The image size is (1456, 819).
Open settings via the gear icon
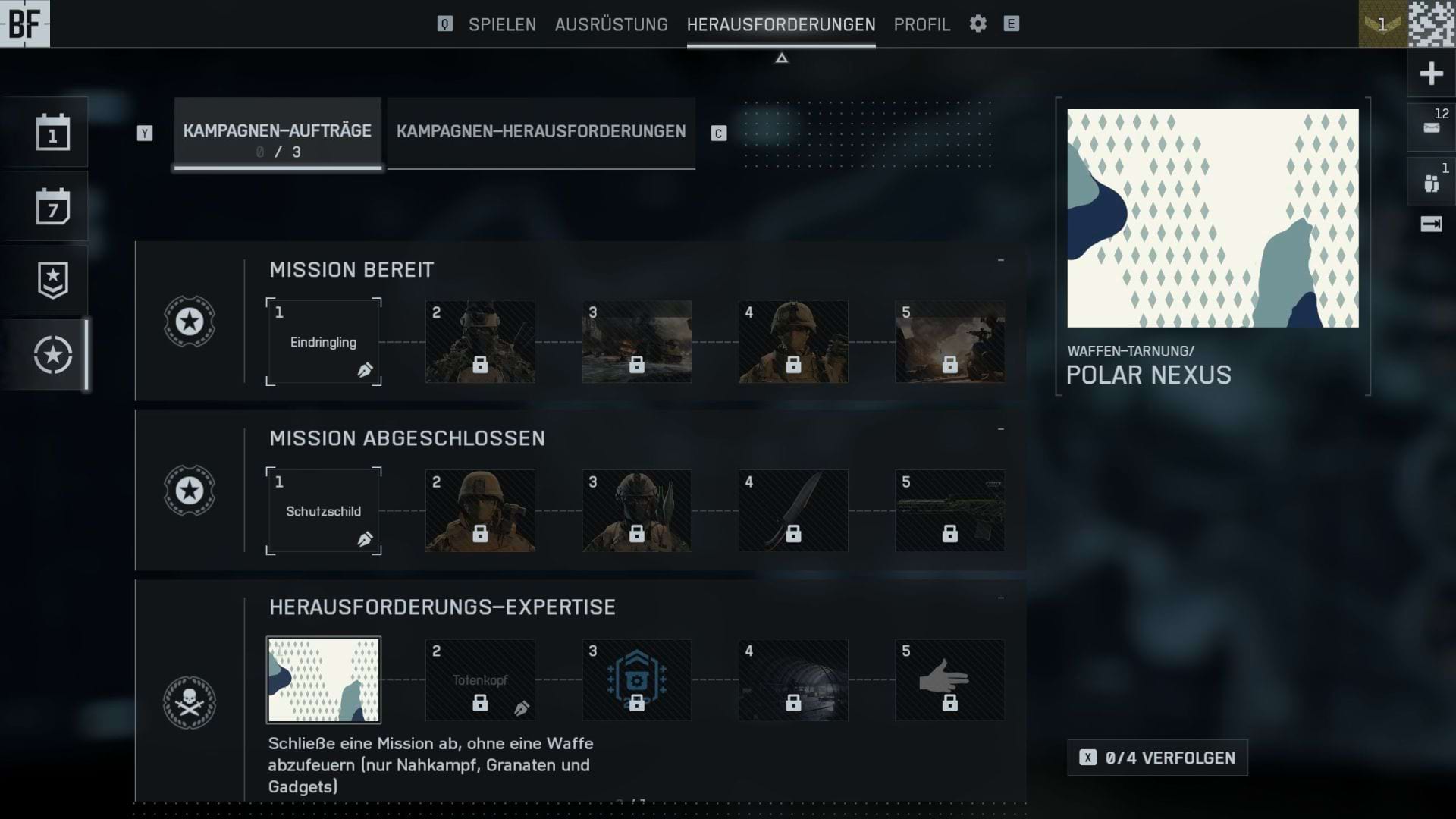(x=978, y=24)
